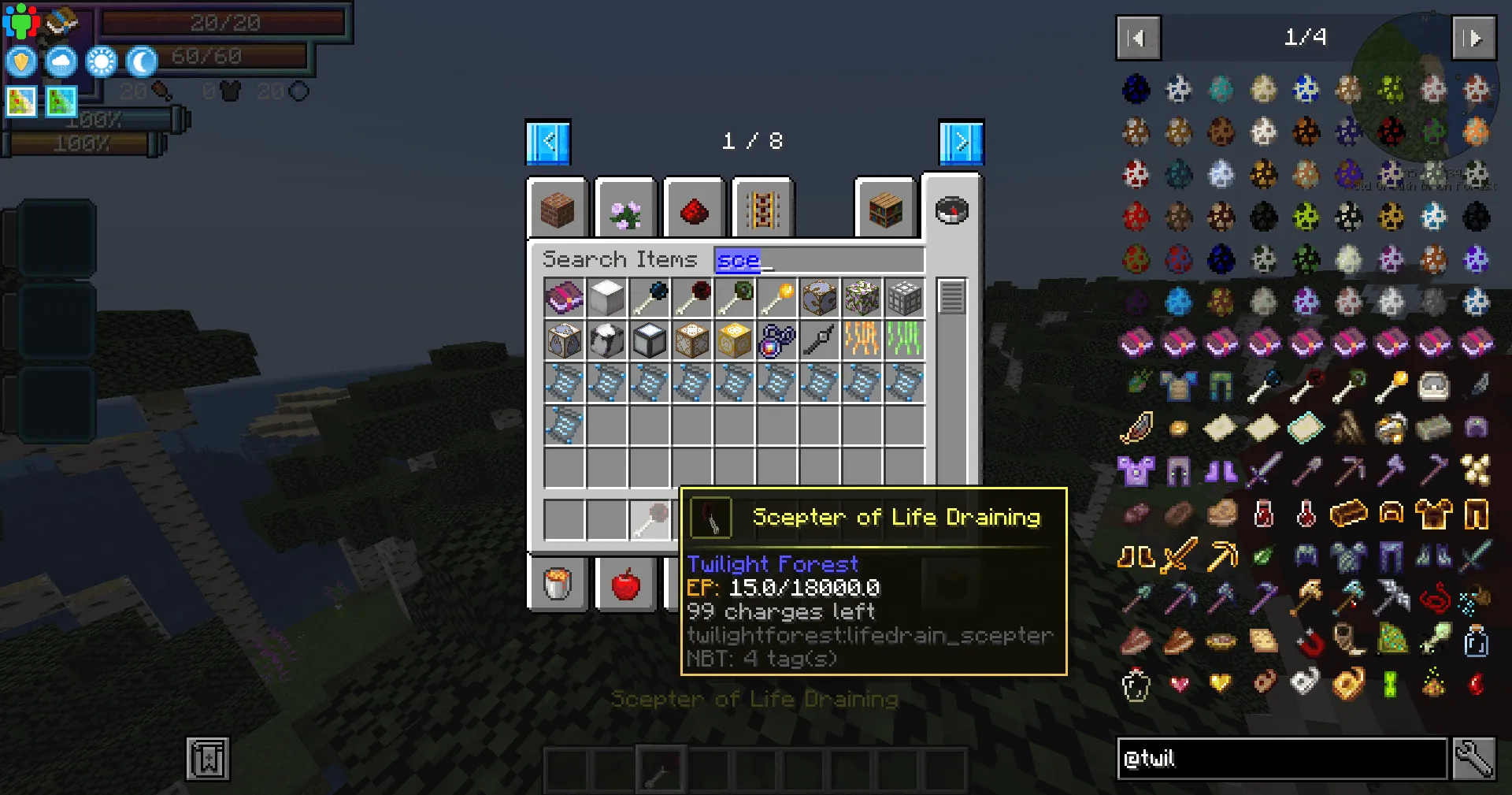Click the next page arrow on the item panel
1512x795 pixels.
(x=1473, y=38)
